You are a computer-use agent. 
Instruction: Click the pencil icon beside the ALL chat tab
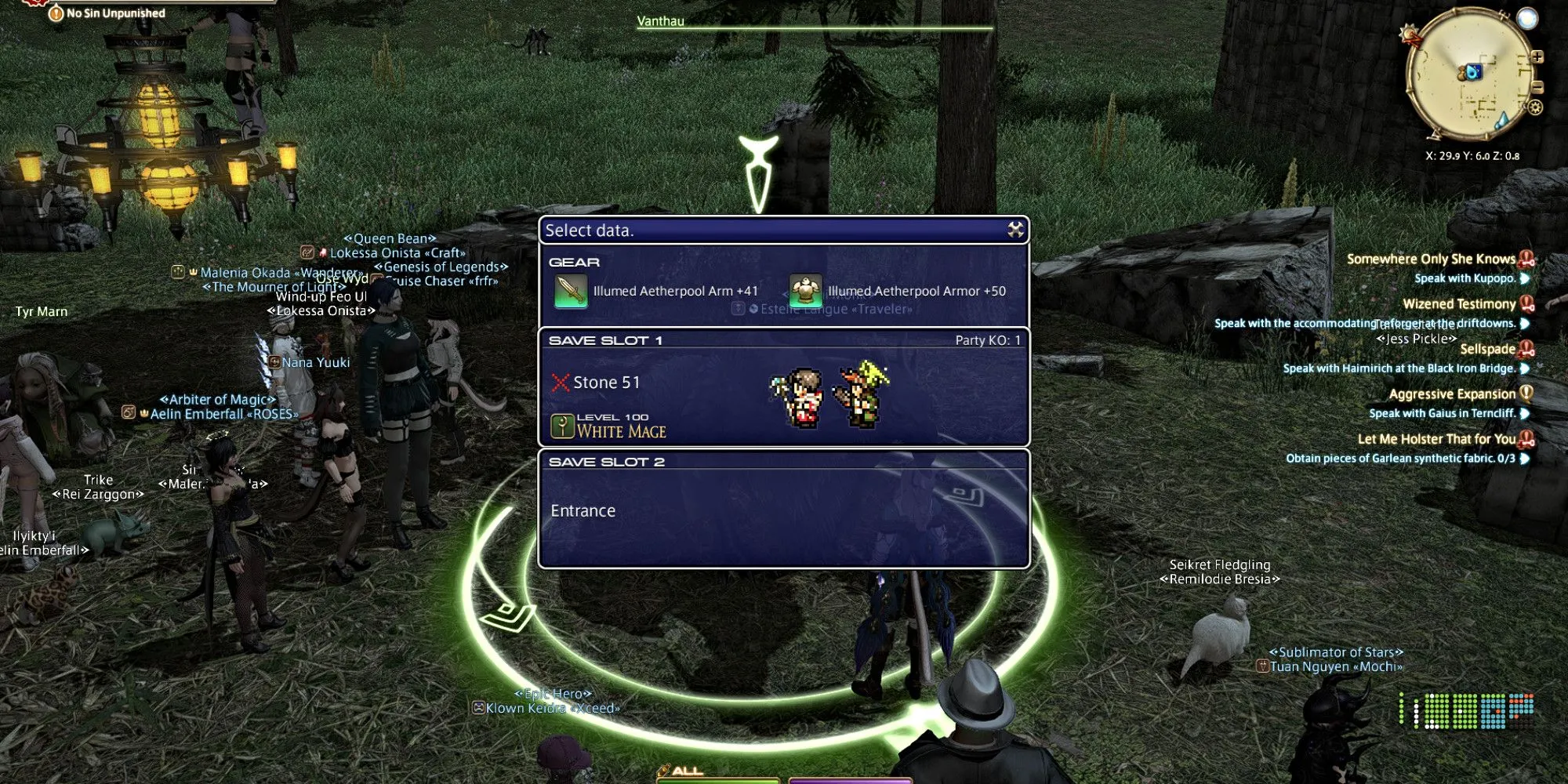(x=663, y=770)
